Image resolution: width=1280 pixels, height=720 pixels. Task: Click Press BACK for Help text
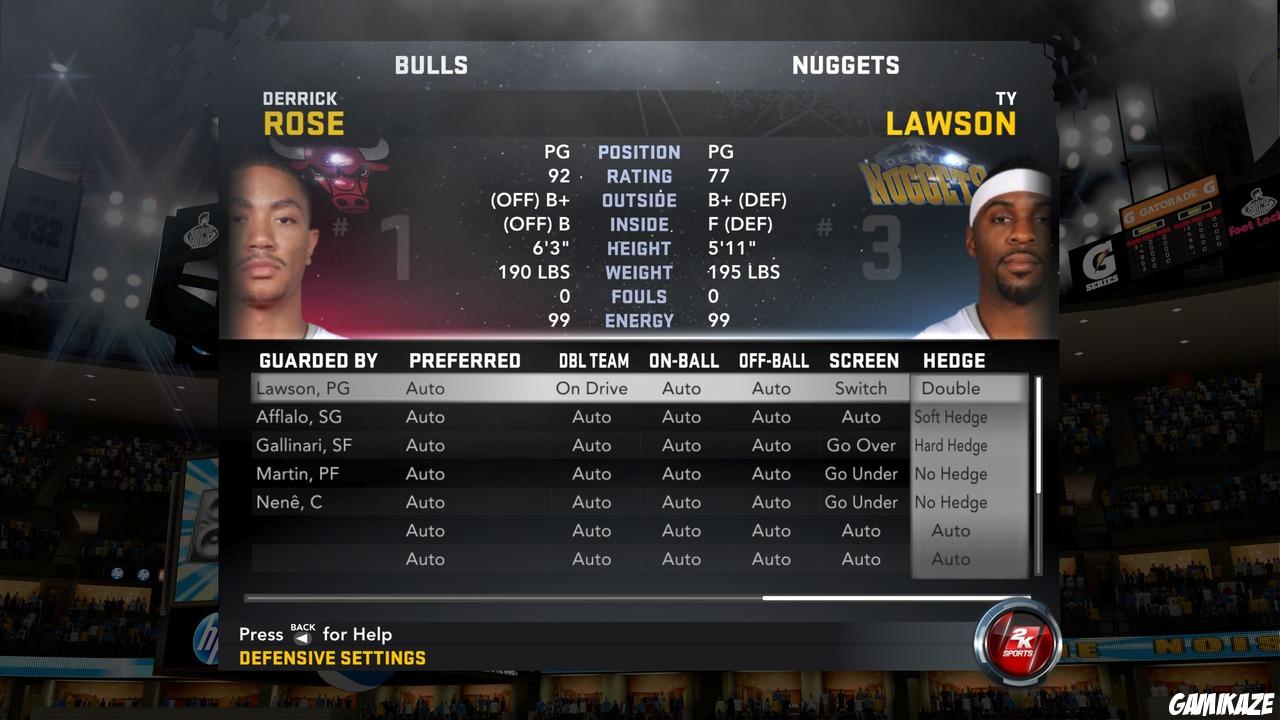pos(315,634)
